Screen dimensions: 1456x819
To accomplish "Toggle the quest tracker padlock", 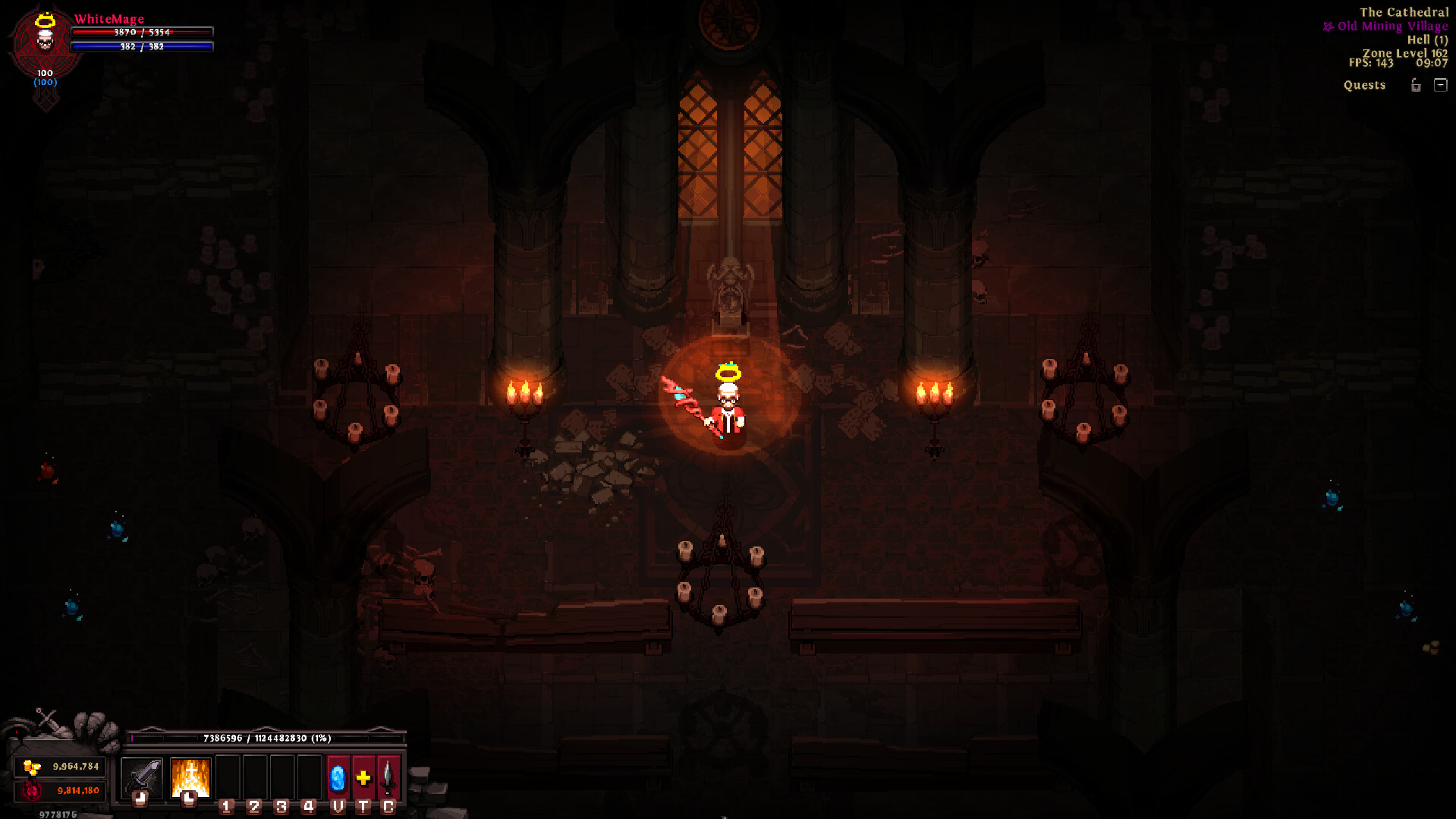I will [1416, 85].
